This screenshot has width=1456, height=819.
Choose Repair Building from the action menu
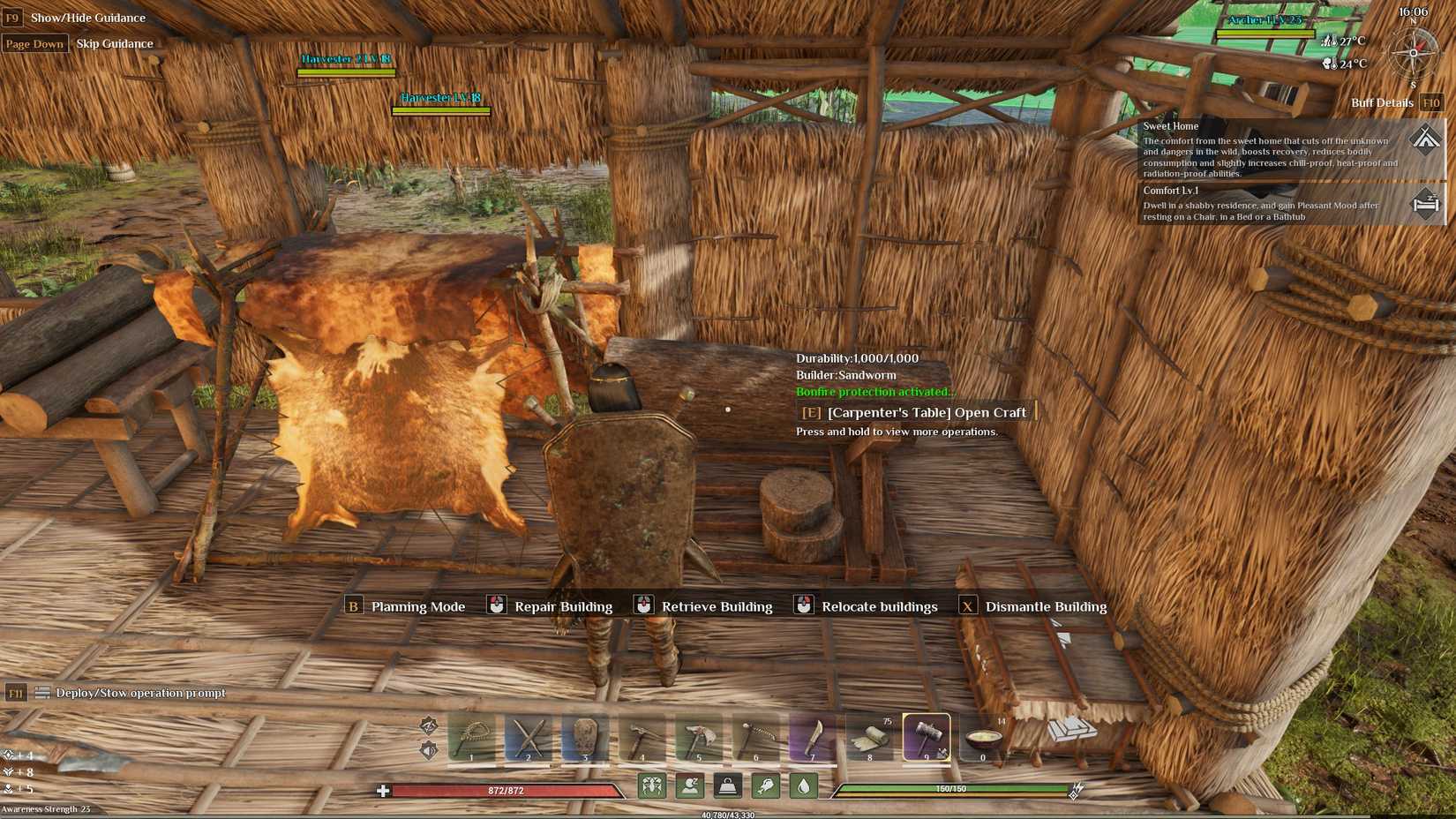coord(562,606)
